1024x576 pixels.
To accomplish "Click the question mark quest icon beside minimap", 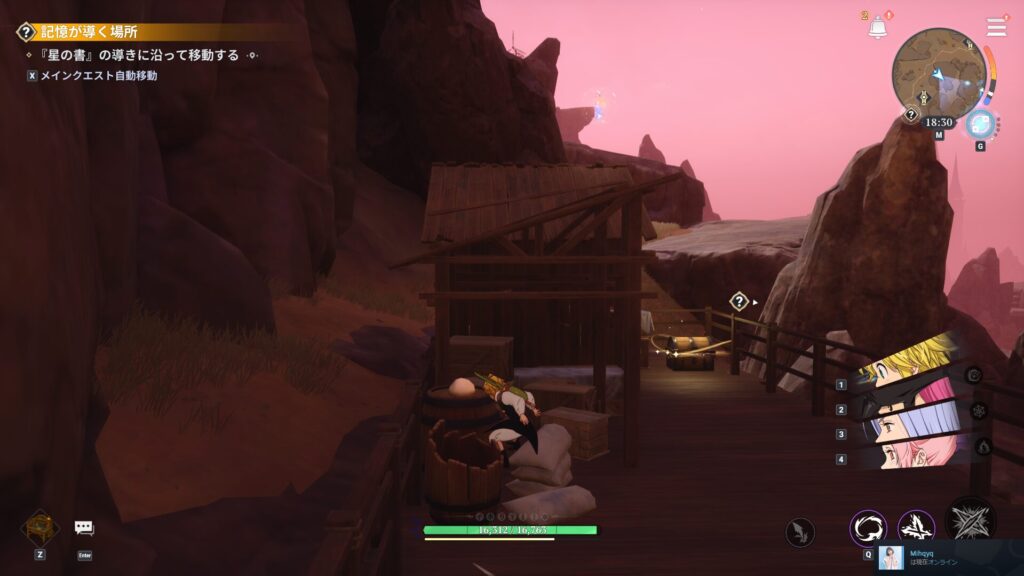I will pos(911,115).
